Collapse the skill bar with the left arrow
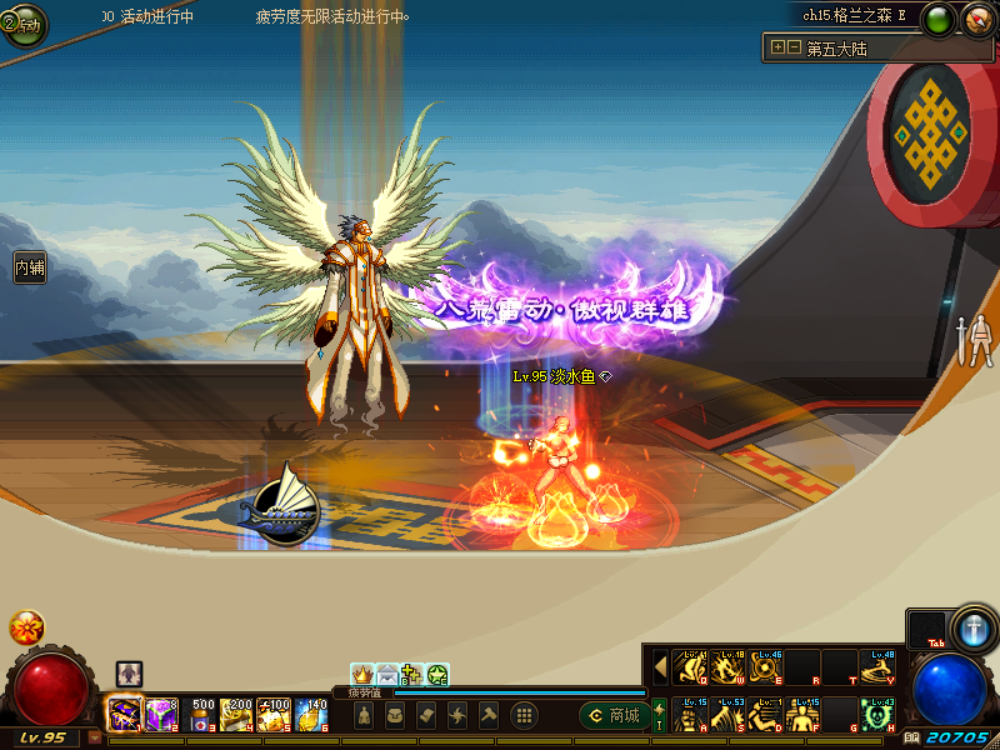1000x750 pixels. [660, 667]
